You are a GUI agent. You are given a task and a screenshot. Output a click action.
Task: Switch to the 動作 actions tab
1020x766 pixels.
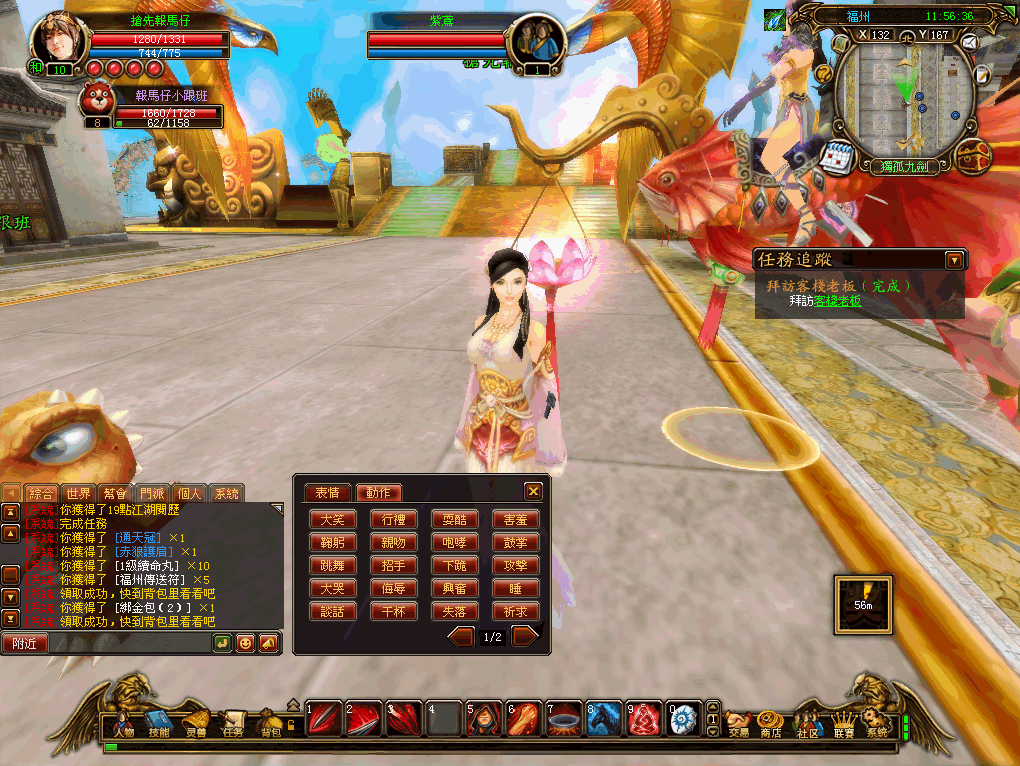click(379, 492)
